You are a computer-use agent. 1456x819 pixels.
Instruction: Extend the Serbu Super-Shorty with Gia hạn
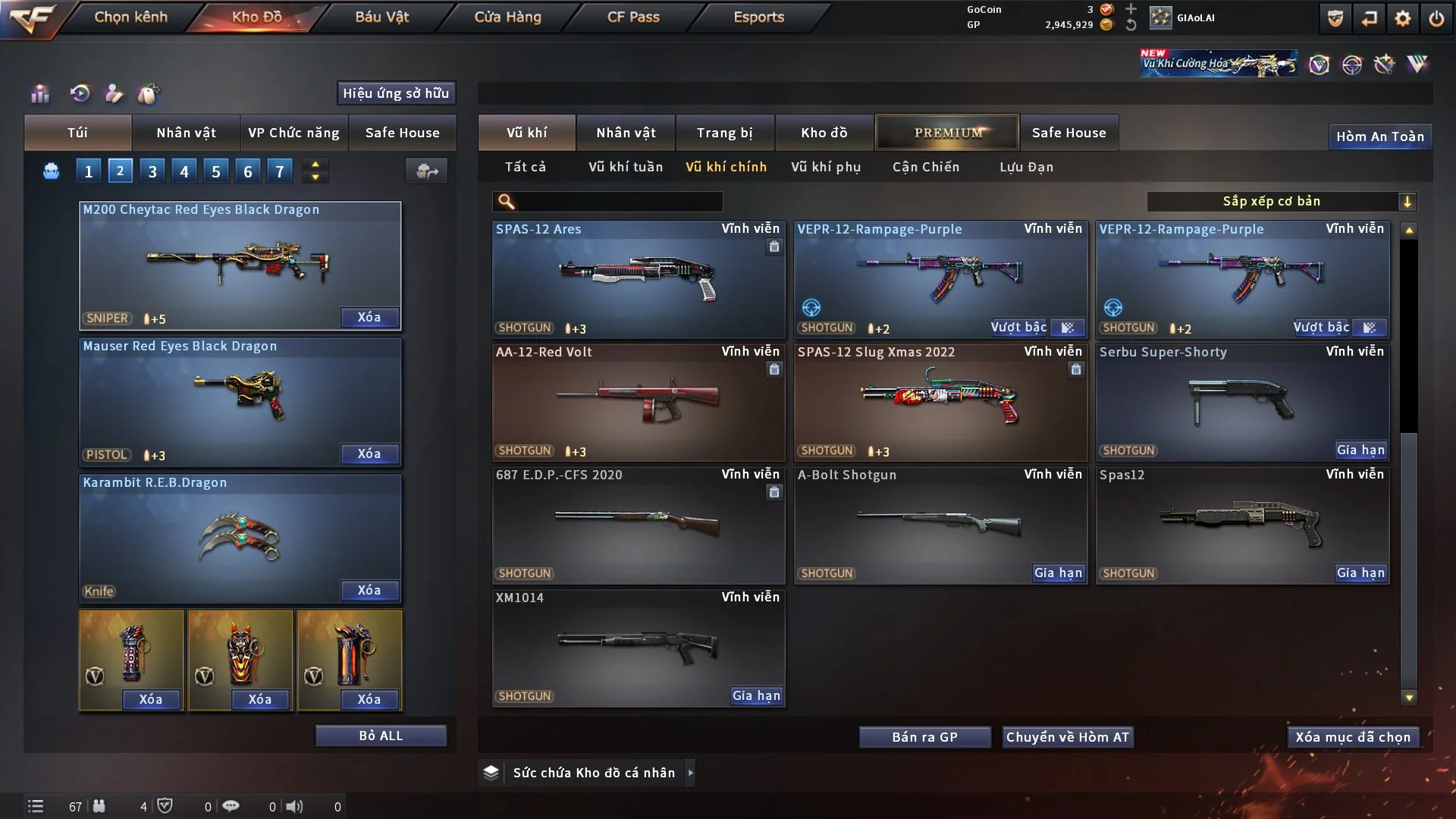coord(1360,450)
